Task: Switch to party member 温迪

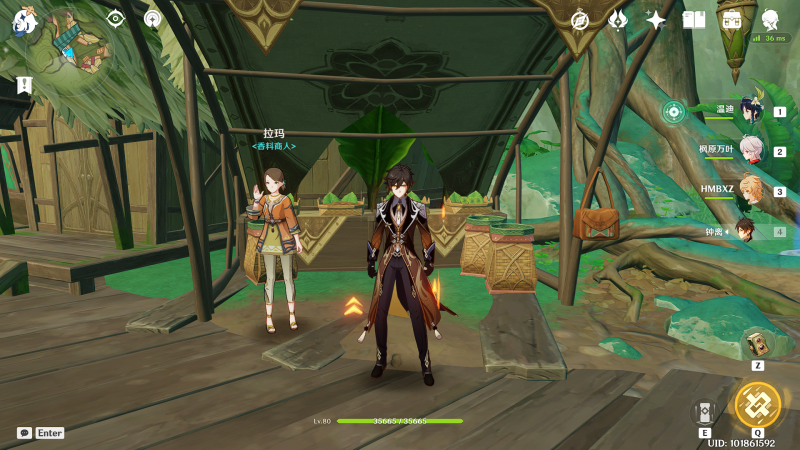Action: (x=748, y=111)
